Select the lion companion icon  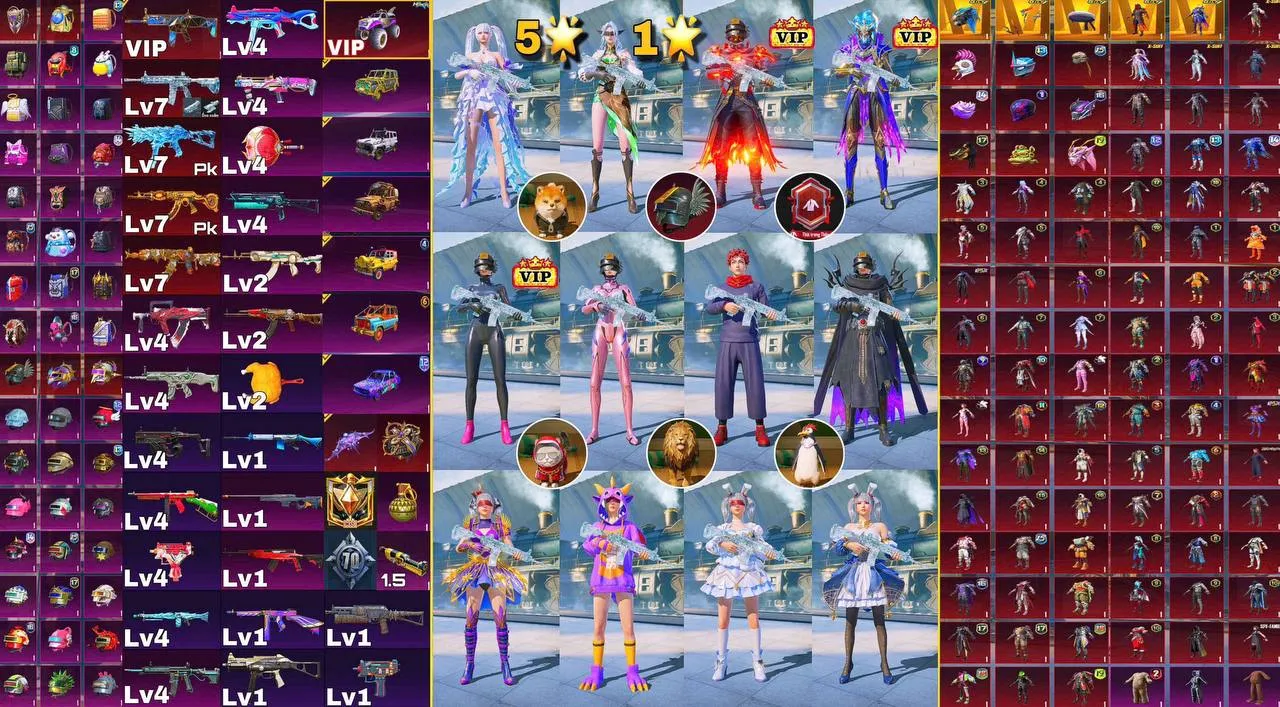point(680,451)
